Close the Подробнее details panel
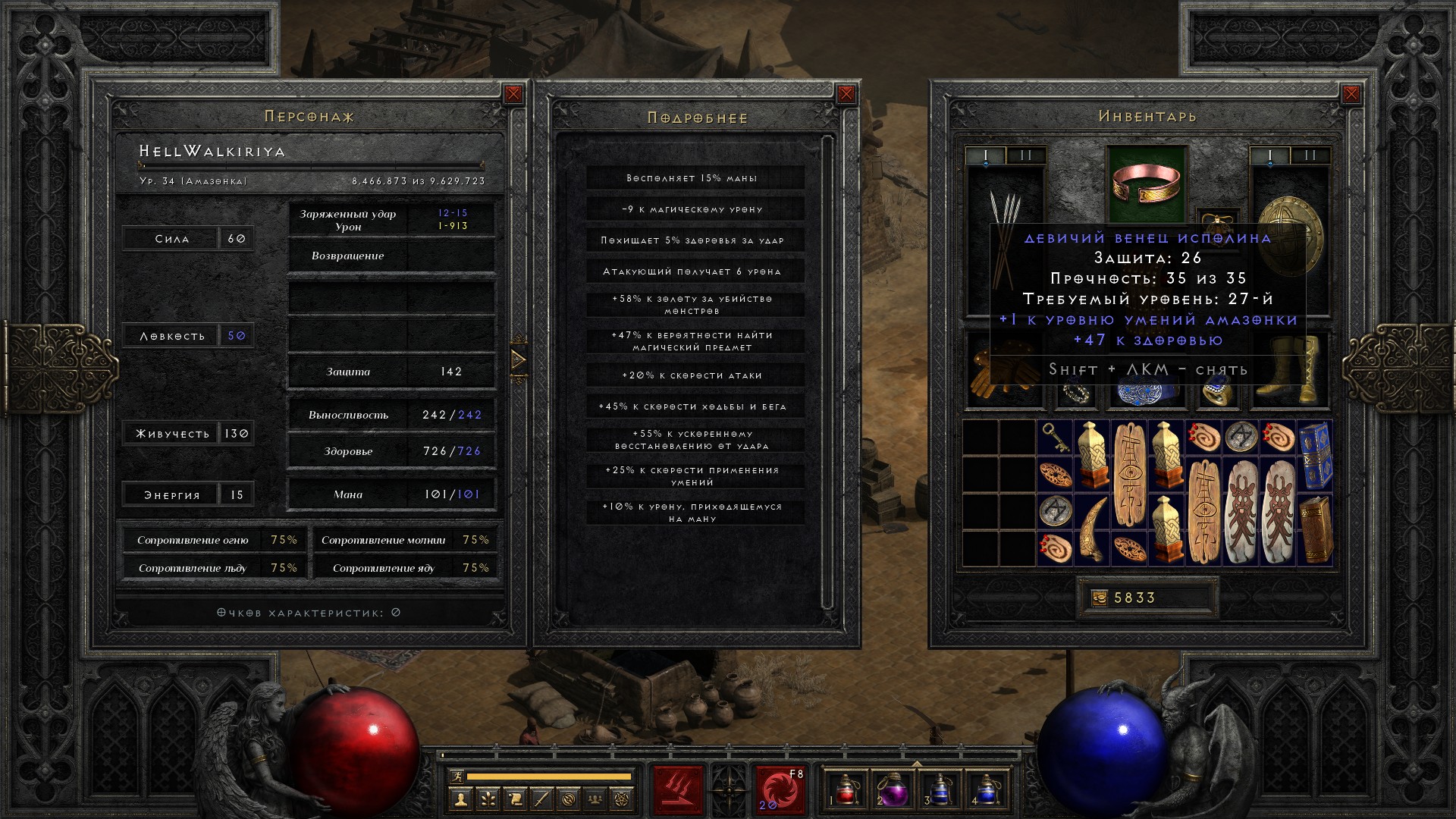The image size is (1456, 819). pyautogui.click(x=846, y=94)
